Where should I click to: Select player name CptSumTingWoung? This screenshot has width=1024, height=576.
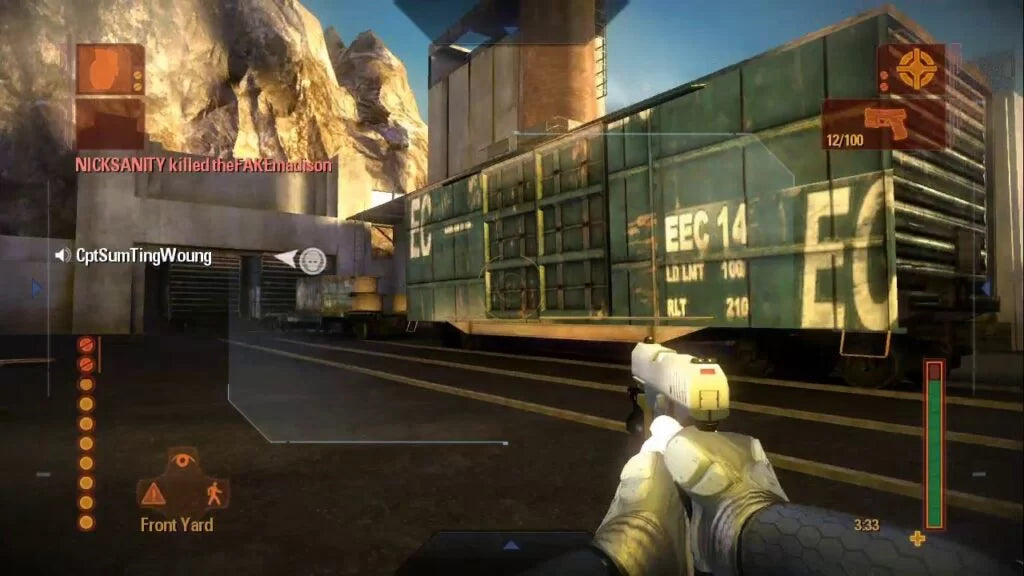[x=144, y=256]
